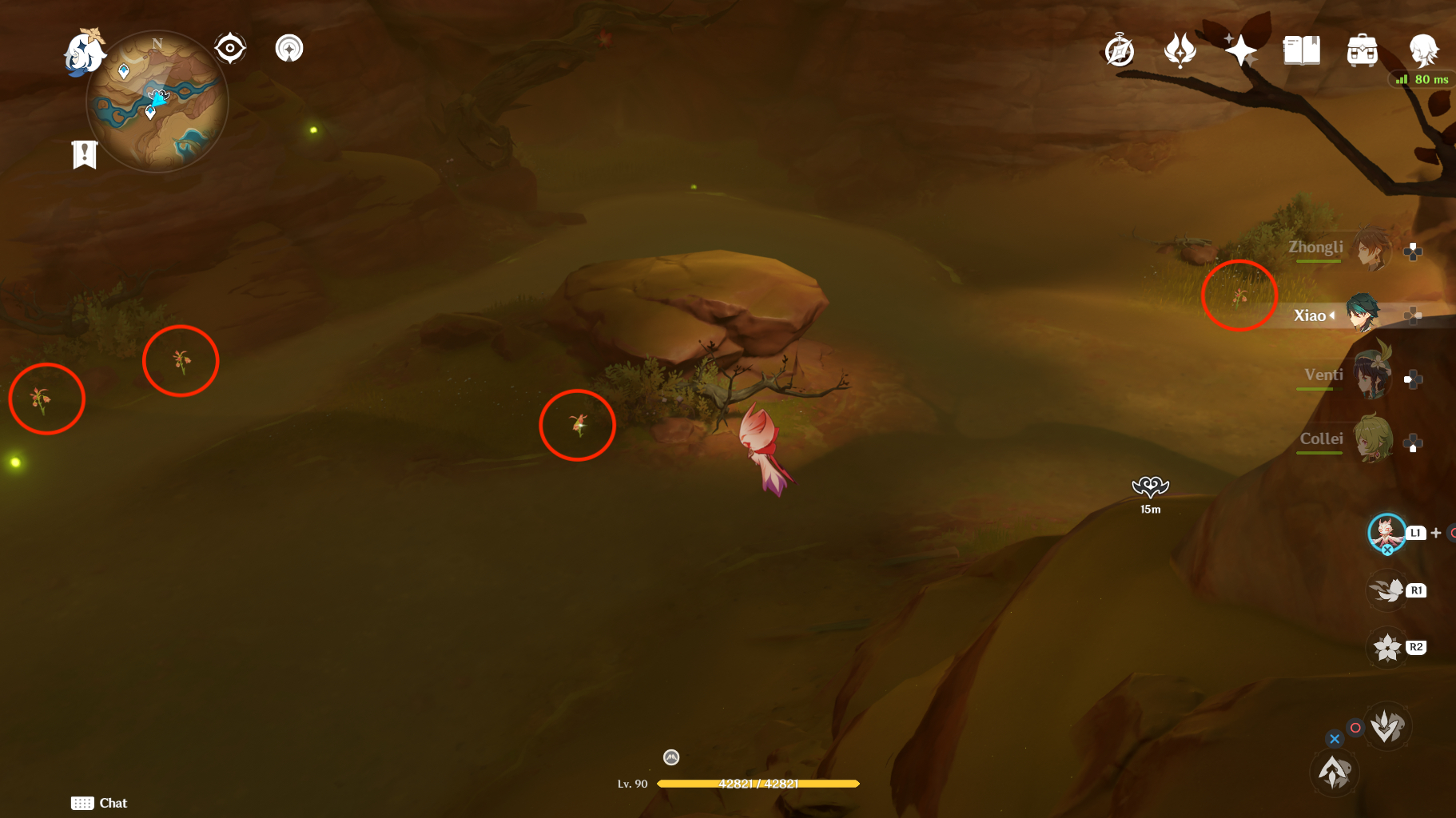Open the Events overview timer icon
Image resolution: width=1456 pixels, height=818 pixels.
click(x=1119, y=50)
